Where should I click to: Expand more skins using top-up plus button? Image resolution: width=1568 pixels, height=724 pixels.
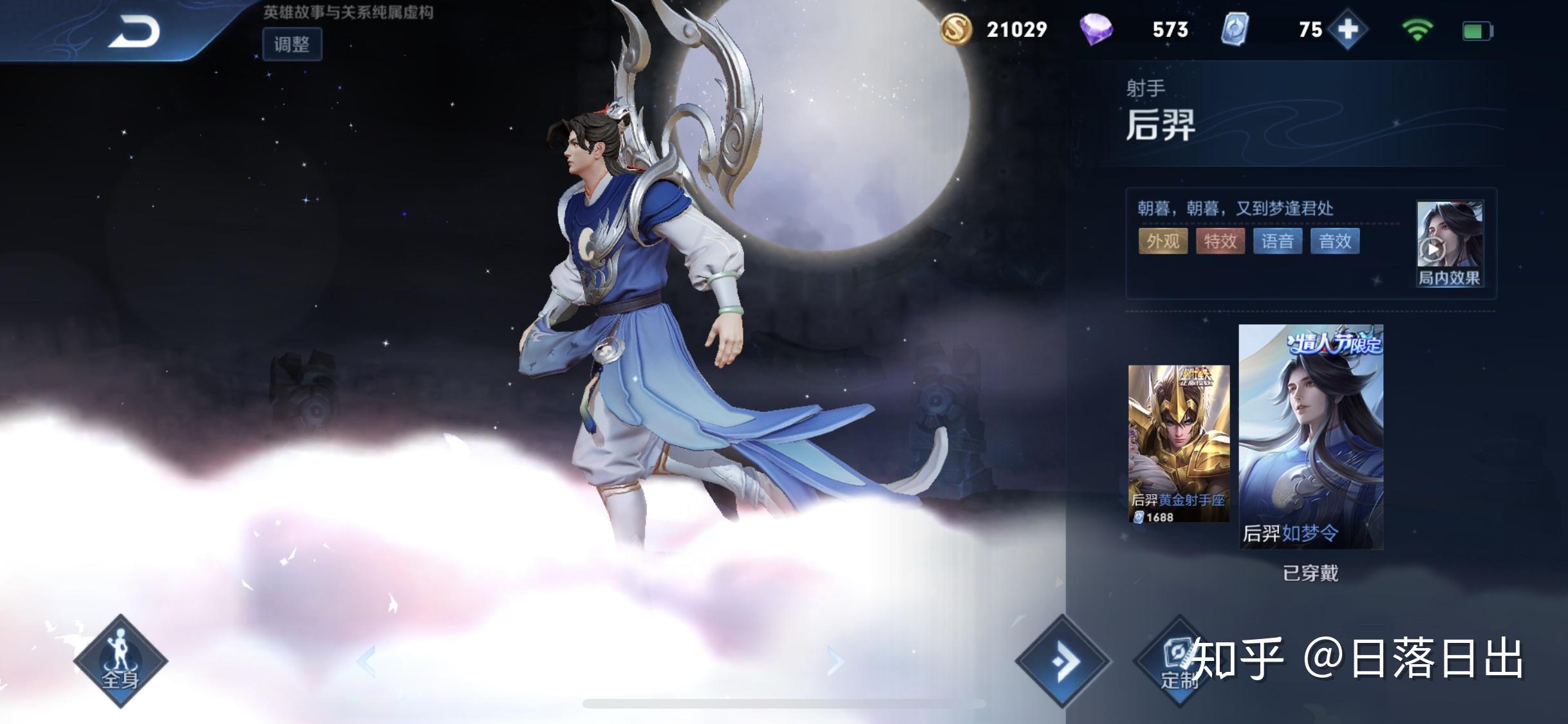click(1349, 30)
